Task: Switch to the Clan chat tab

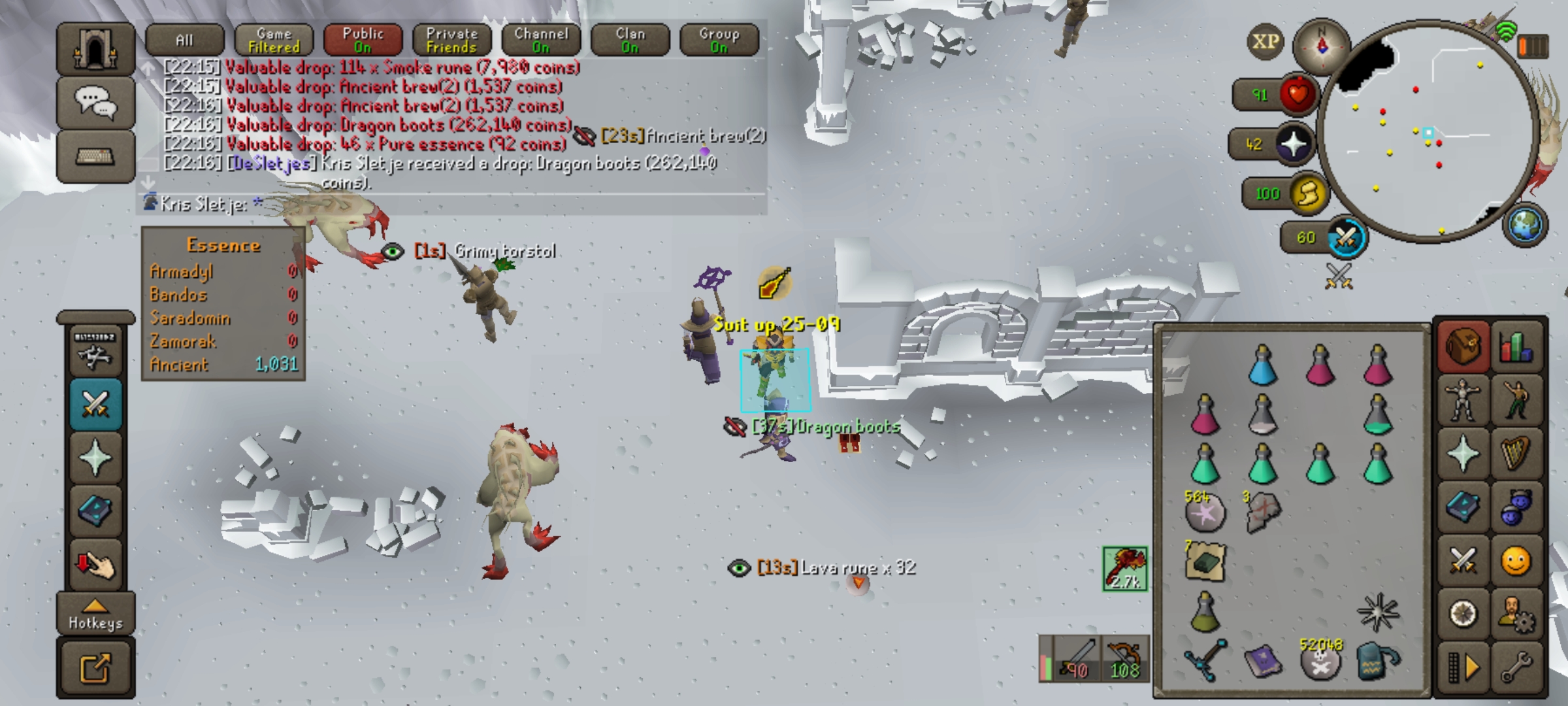Action: click(x=630, y=40)
